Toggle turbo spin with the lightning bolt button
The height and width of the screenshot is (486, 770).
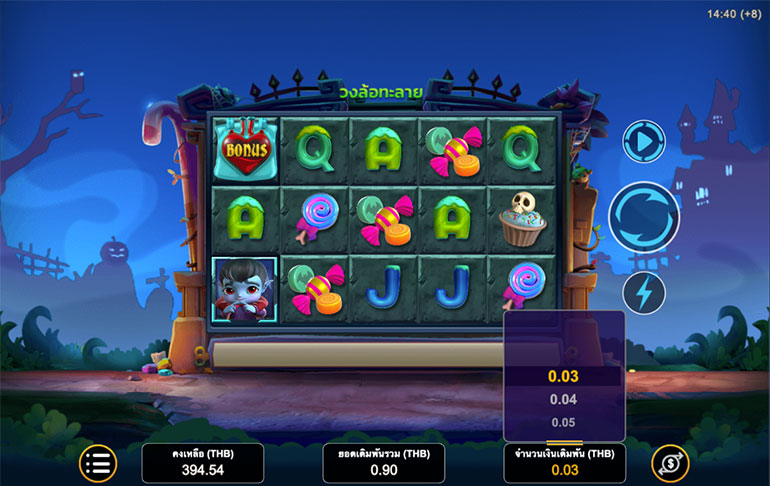[643, 293]
